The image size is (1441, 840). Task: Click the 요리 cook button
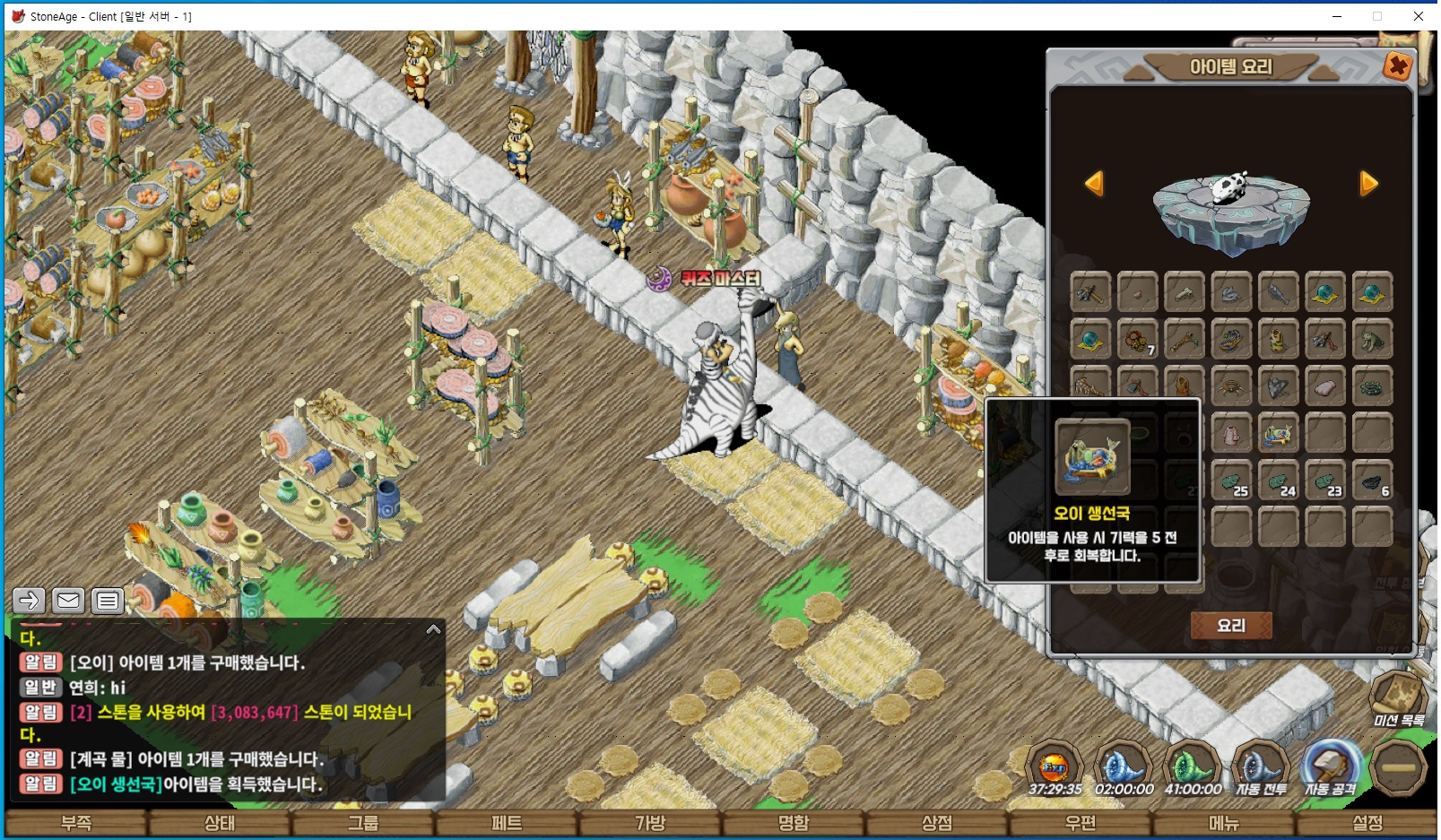click(x=1230, y=626)
